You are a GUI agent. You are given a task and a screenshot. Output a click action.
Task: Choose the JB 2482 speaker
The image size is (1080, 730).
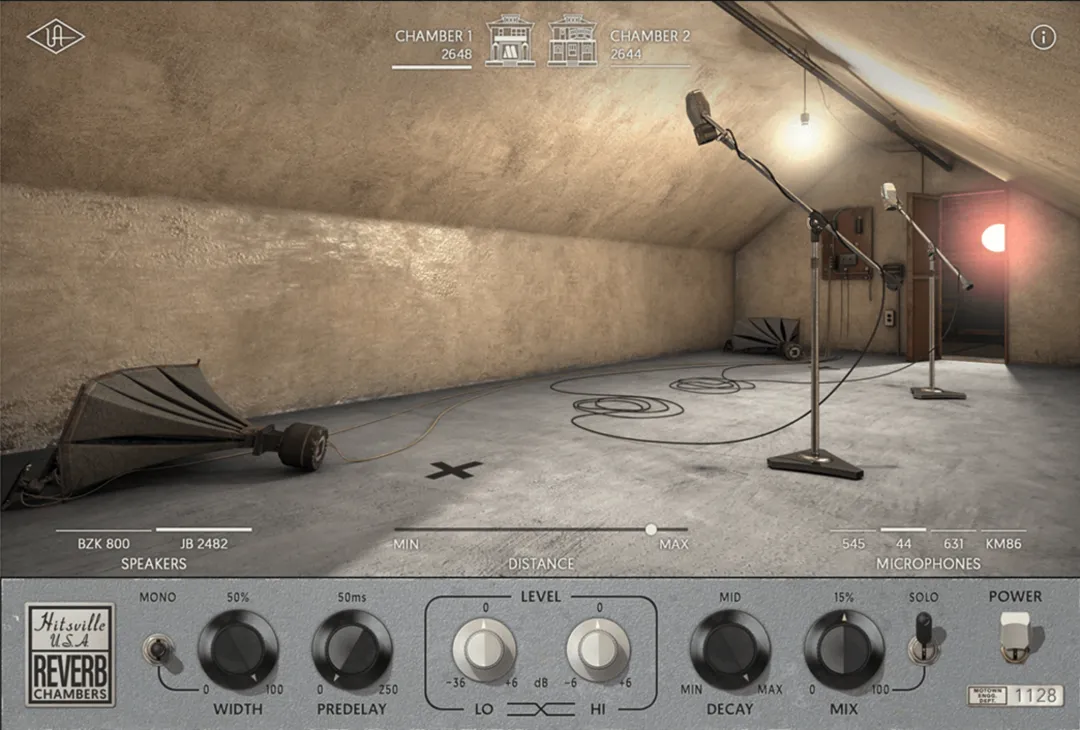tap(204, 543)
